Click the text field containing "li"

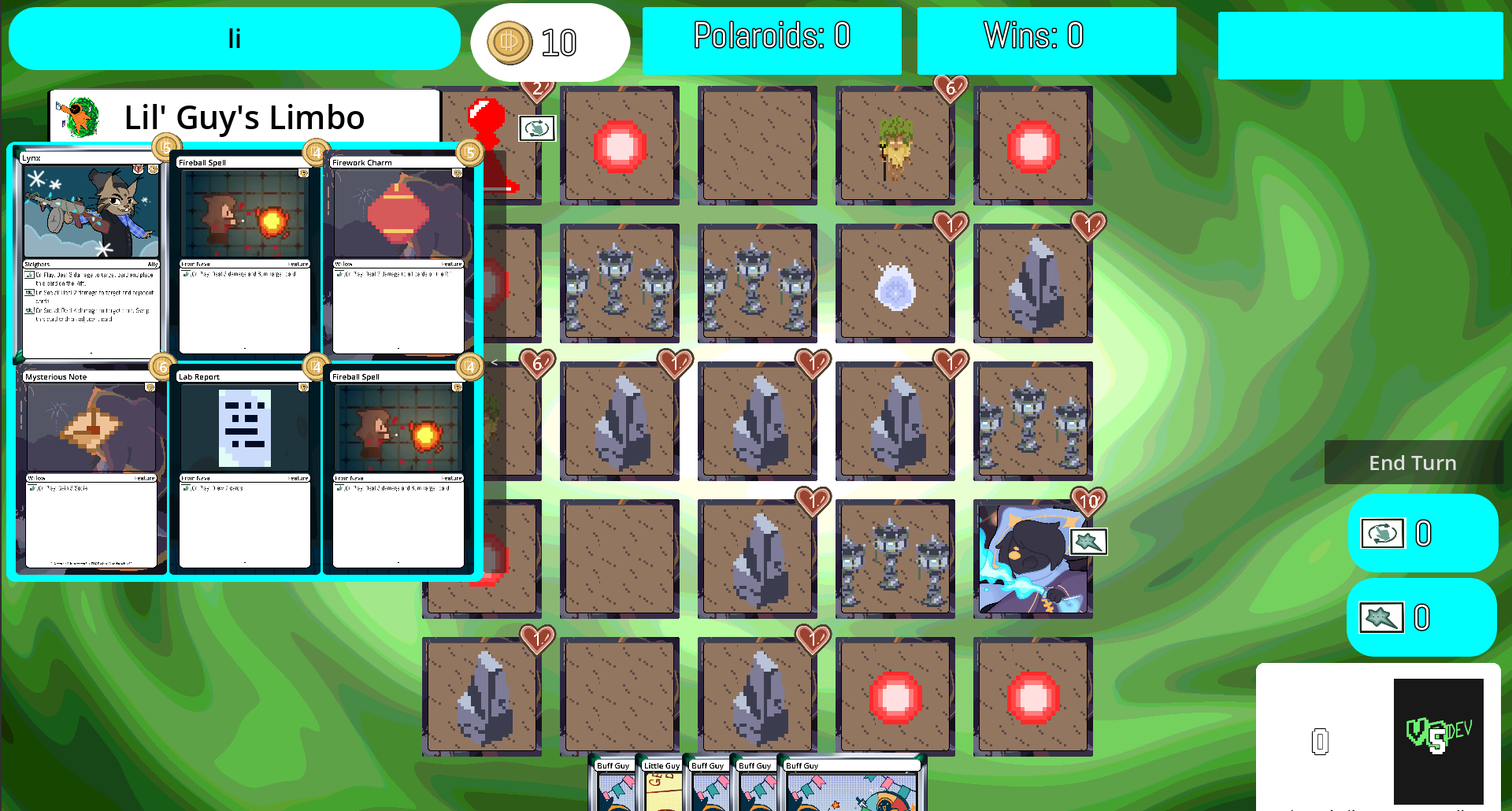pyautogui.click(x=234, y=38)
